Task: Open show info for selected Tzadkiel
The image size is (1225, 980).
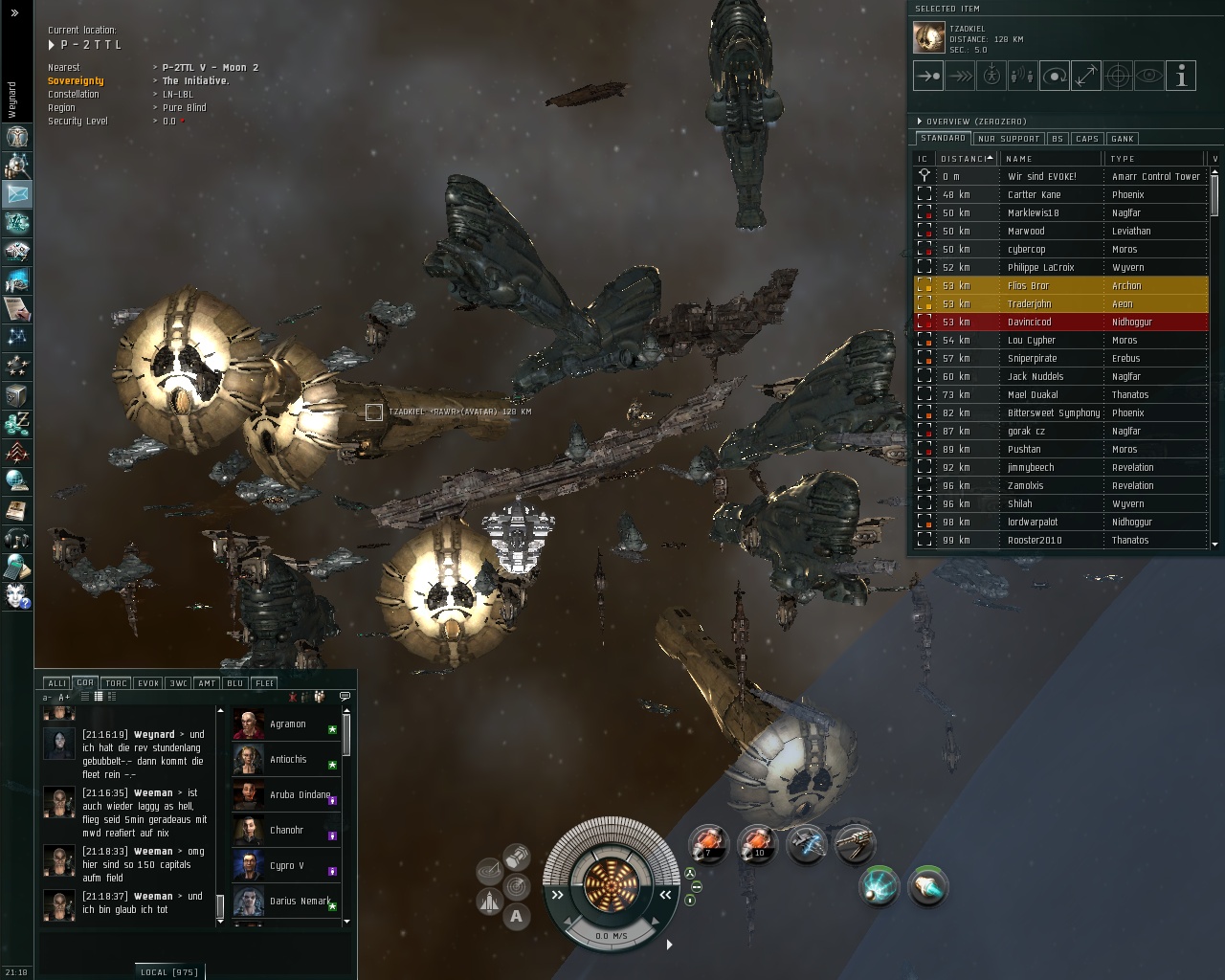Action: click(1181, 76)
